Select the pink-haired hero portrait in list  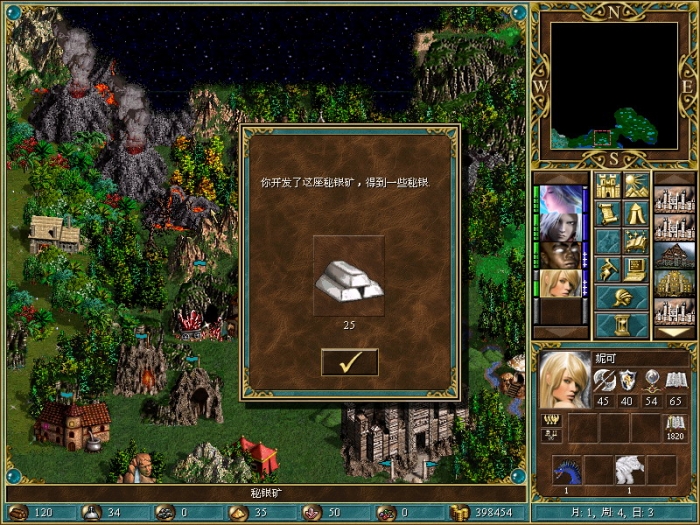(562, 199)
